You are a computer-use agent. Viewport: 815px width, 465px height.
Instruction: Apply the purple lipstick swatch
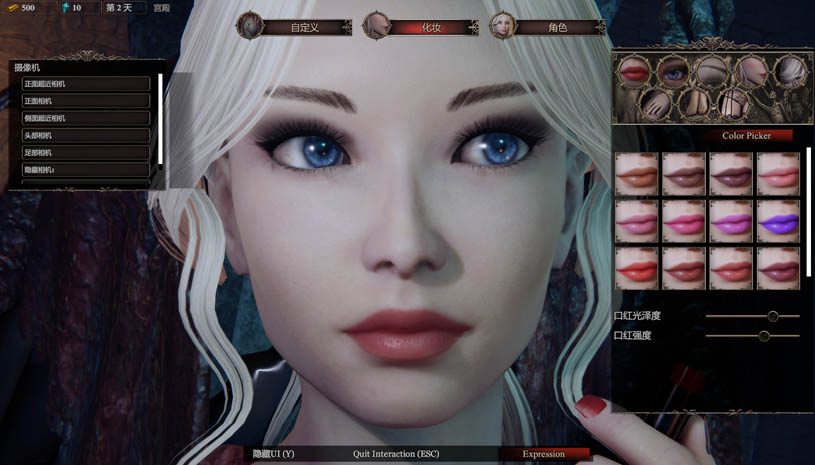coord(778,222)
